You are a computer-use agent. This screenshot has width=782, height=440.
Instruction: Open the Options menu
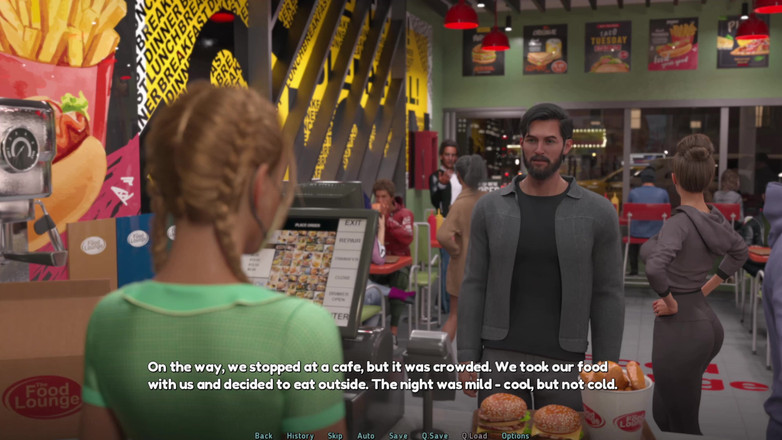click(515, 435)
